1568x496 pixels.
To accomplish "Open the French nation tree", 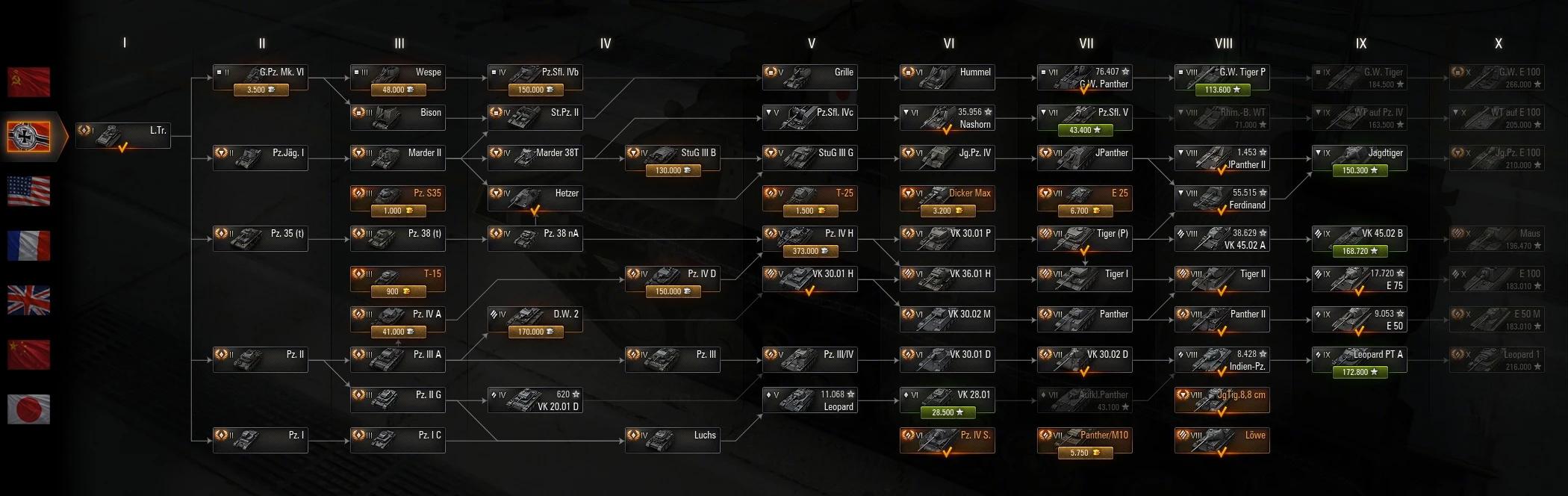I will [x=29, y=246].
